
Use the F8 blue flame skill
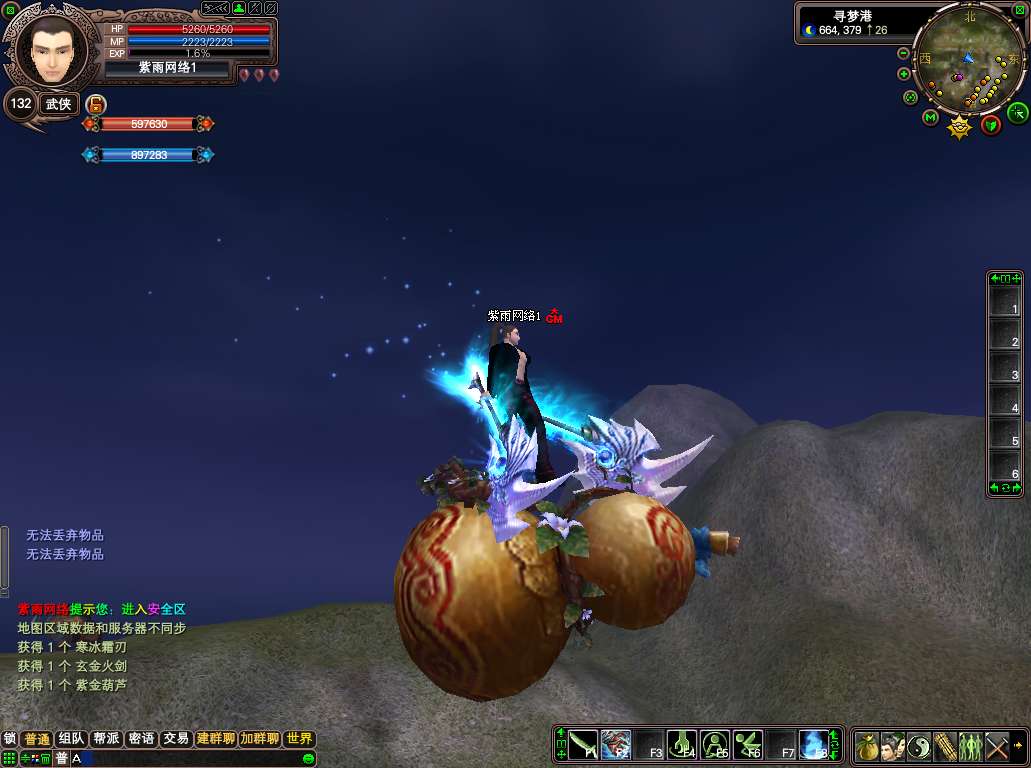coord(813,745)
